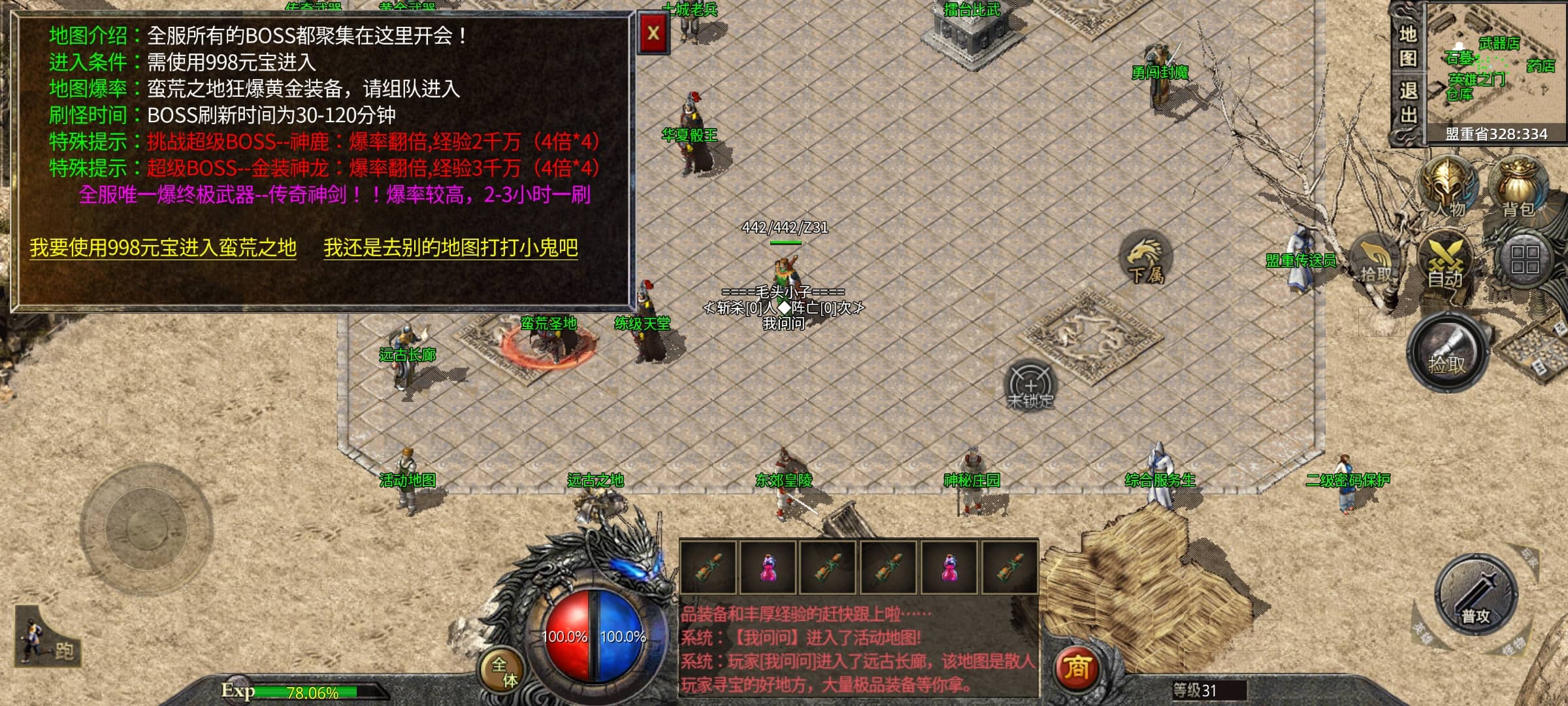Viewport: 1568px width, 706px height.
Task: Open the 地图 map button
Action: [x=1407, y=46]
